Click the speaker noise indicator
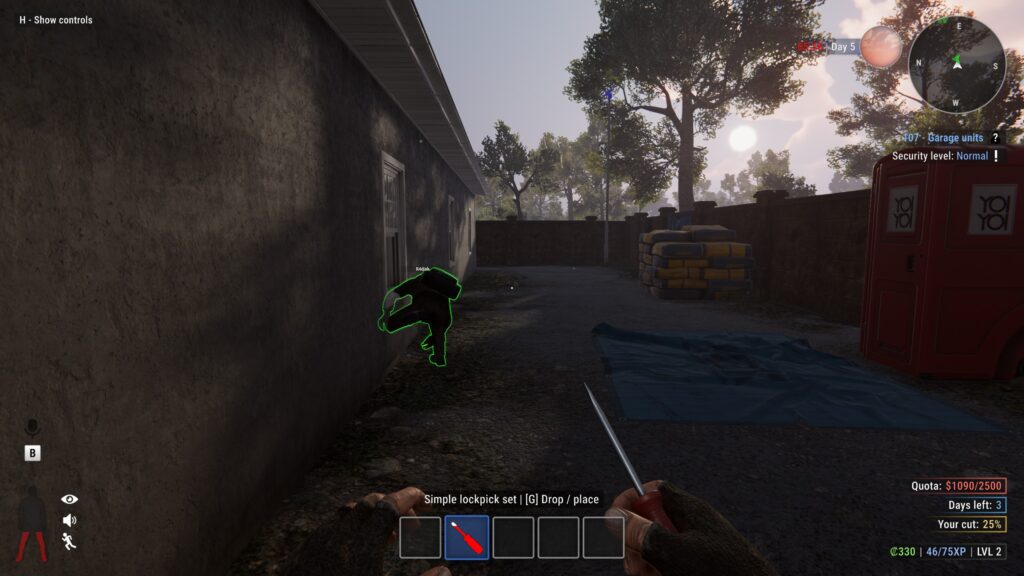This screenshot has height=576, width=1024. (x=69, y=520)
